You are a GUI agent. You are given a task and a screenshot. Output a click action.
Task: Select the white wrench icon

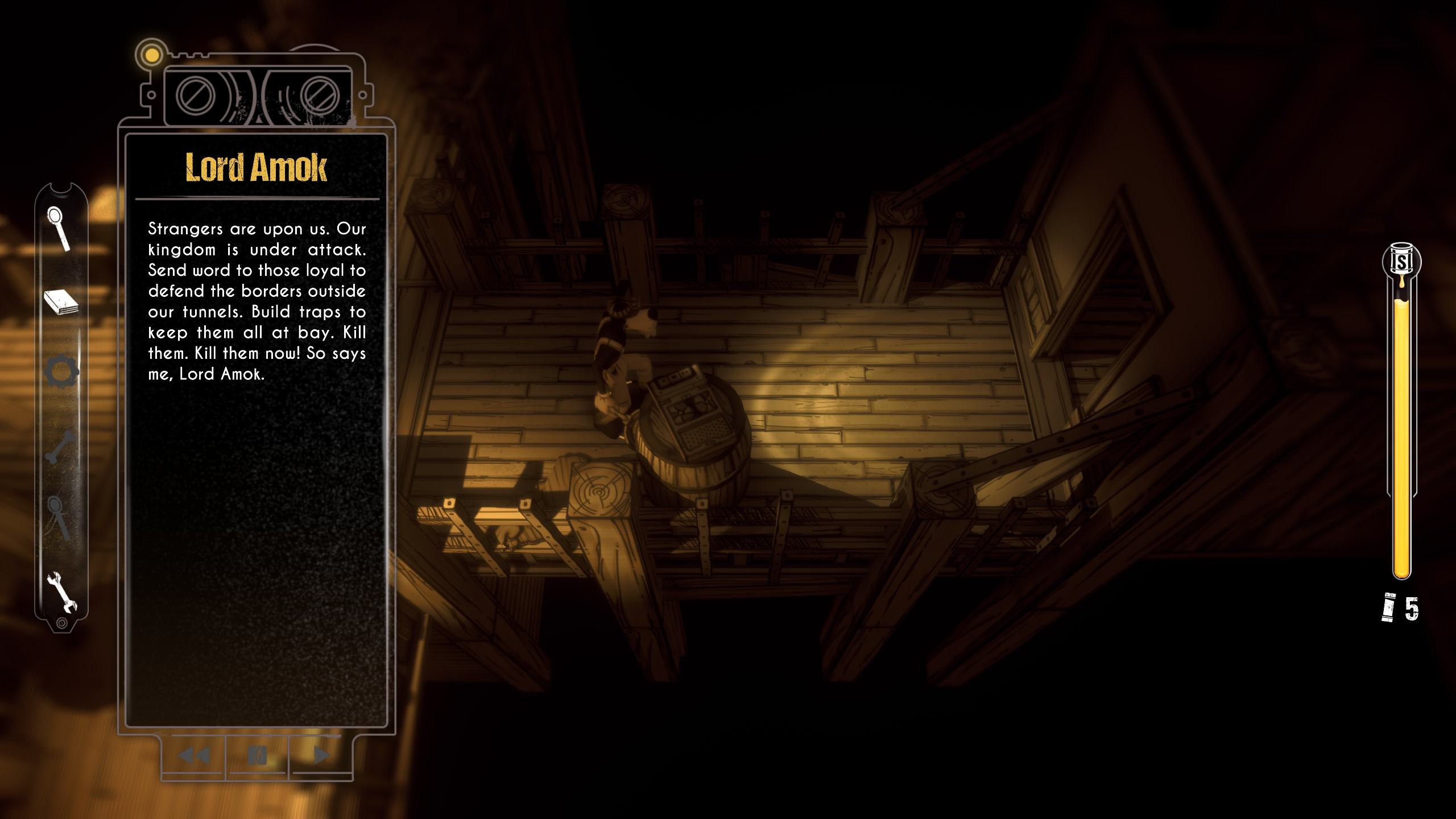click(61, 591)
